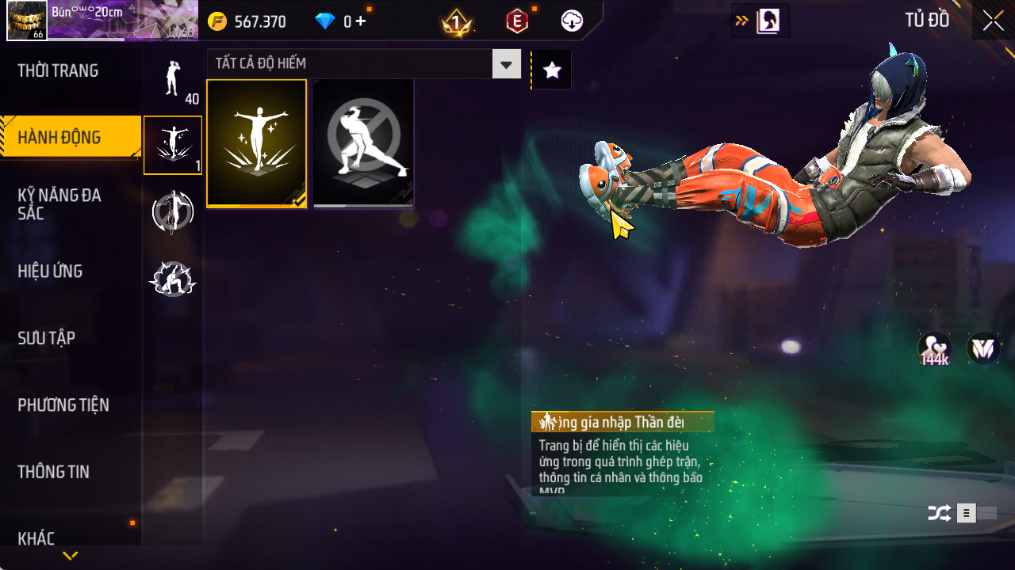The width and height of the screenshot is (1015, 570).
Task: Open the player profile avatar
Action: [25, 21]
